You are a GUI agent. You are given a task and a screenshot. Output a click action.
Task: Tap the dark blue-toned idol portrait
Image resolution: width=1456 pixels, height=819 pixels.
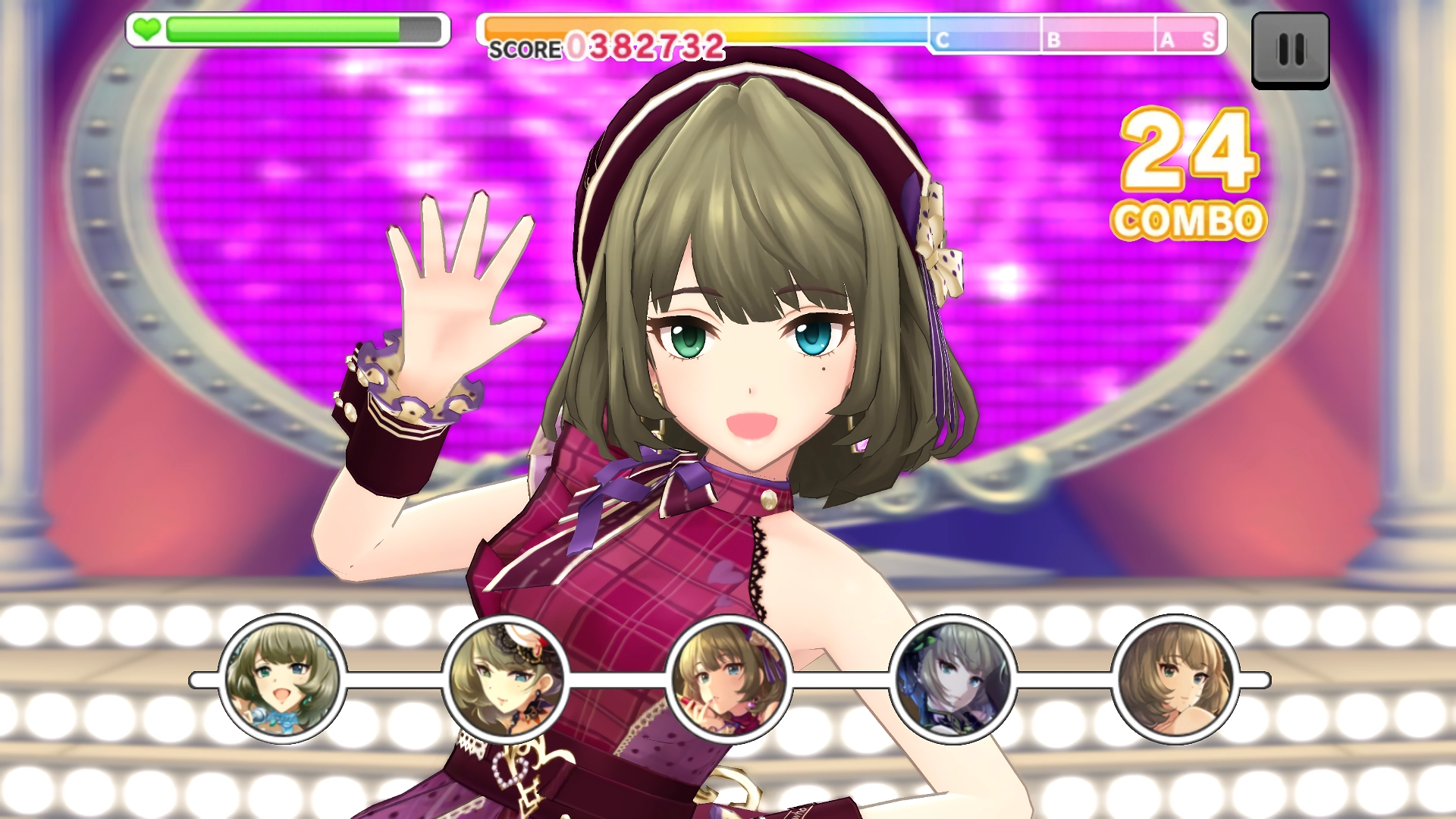[952, 679]
